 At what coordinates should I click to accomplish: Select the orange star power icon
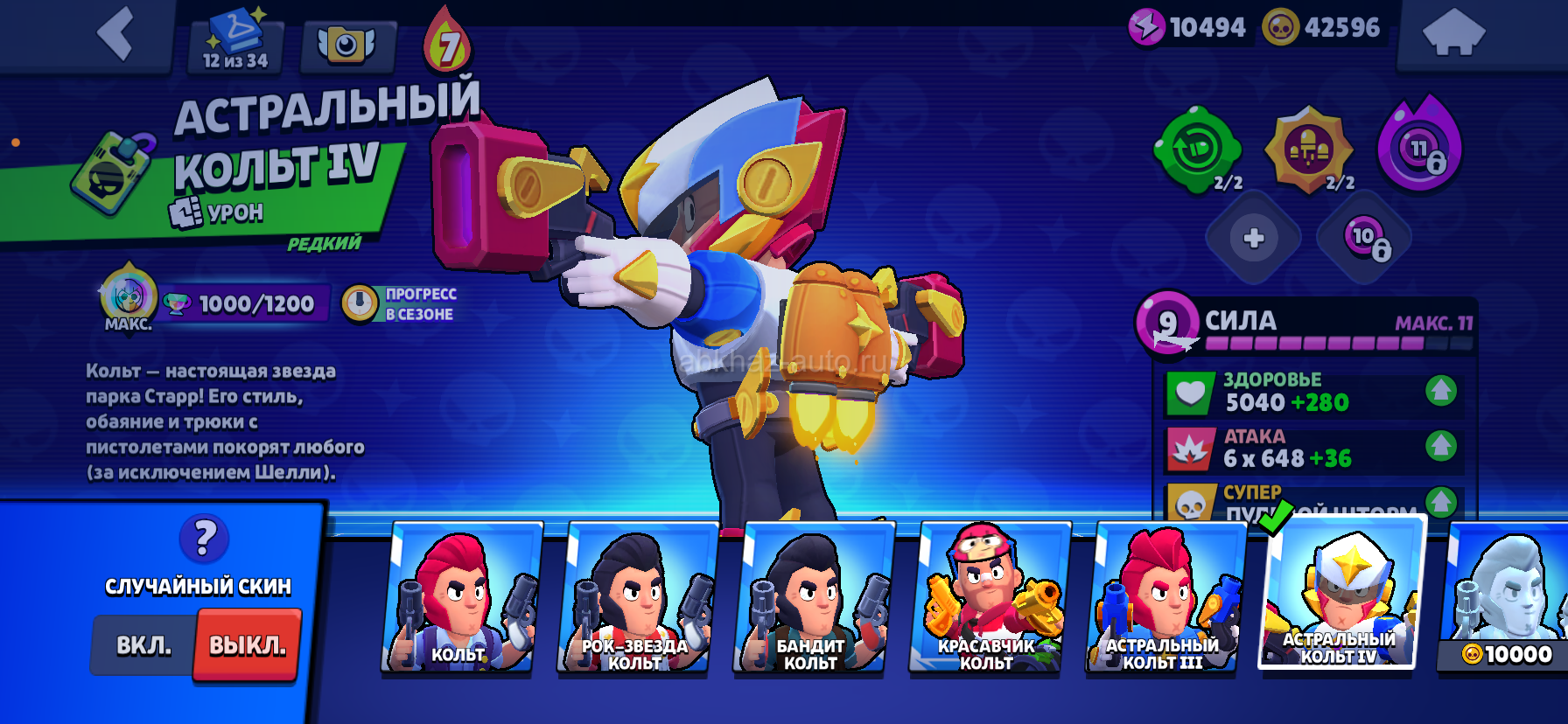[x=1309, y=150]
